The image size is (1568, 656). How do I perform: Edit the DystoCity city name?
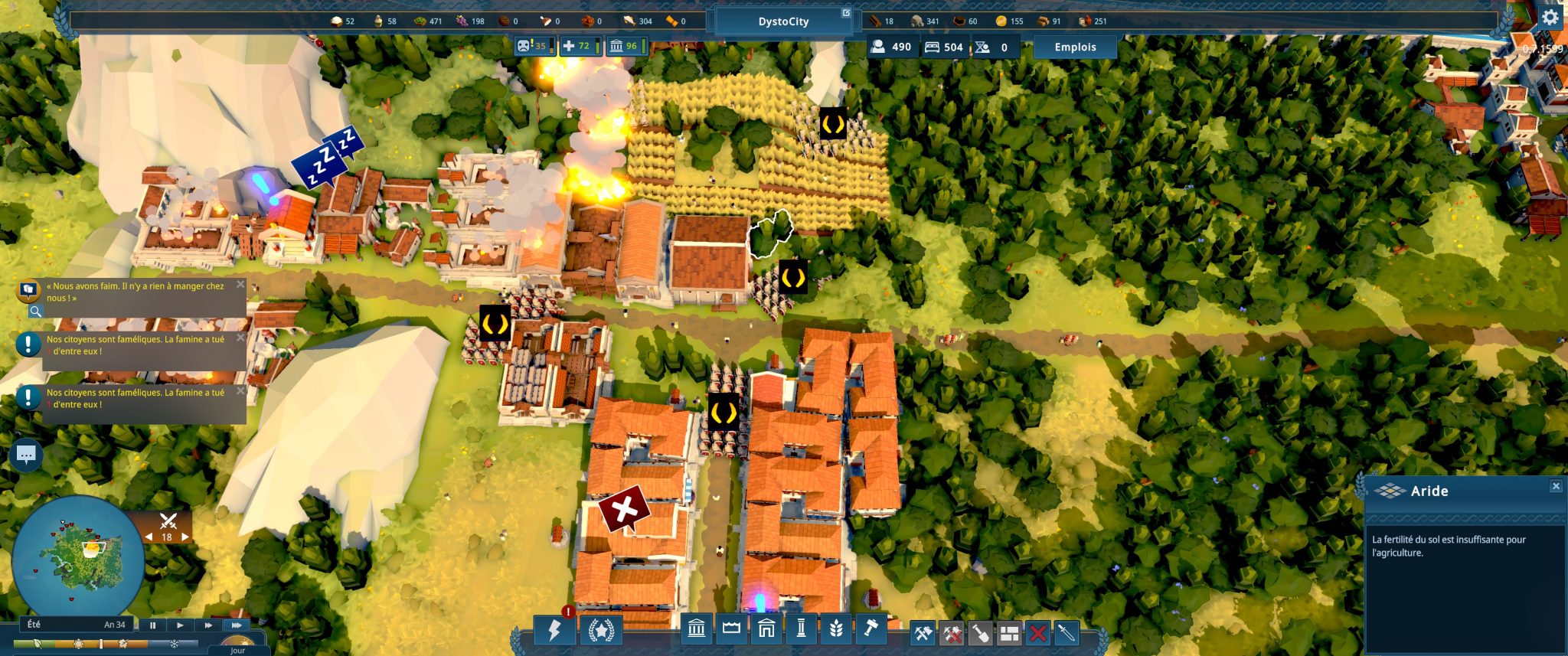pyautogui.click(x=845, y=13)
